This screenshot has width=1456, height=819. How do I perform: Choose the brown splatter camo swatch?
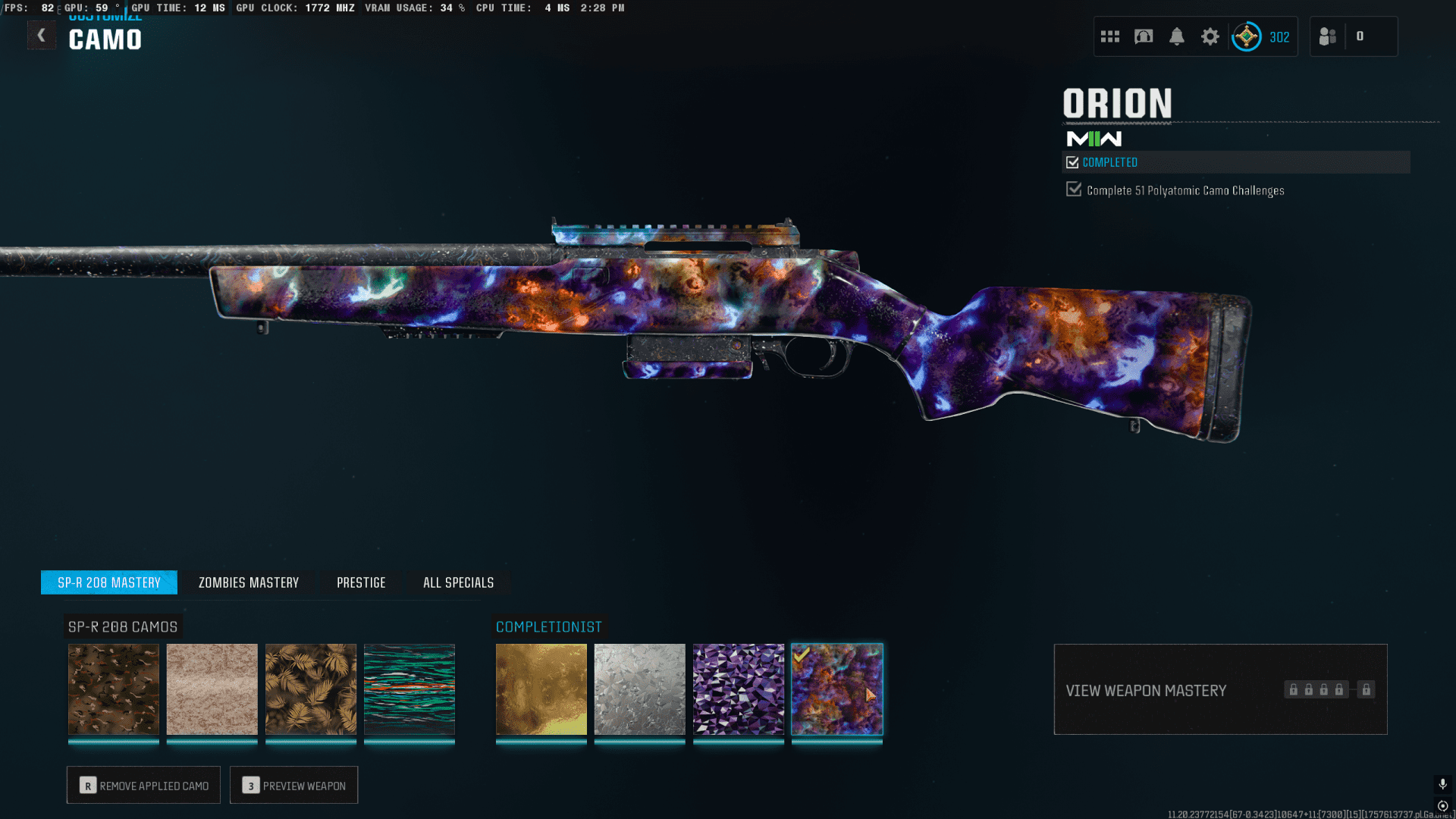(114, 689)
